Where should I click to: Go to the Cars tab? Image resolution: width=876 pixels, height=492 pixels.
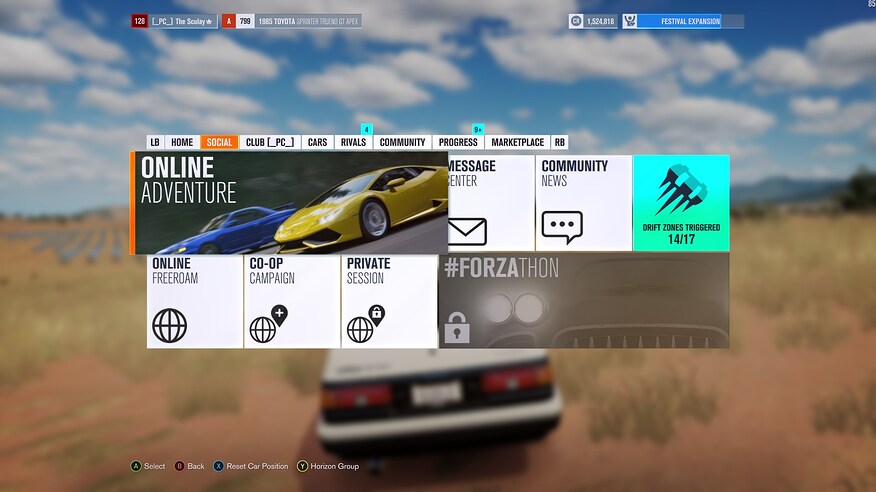317,142
